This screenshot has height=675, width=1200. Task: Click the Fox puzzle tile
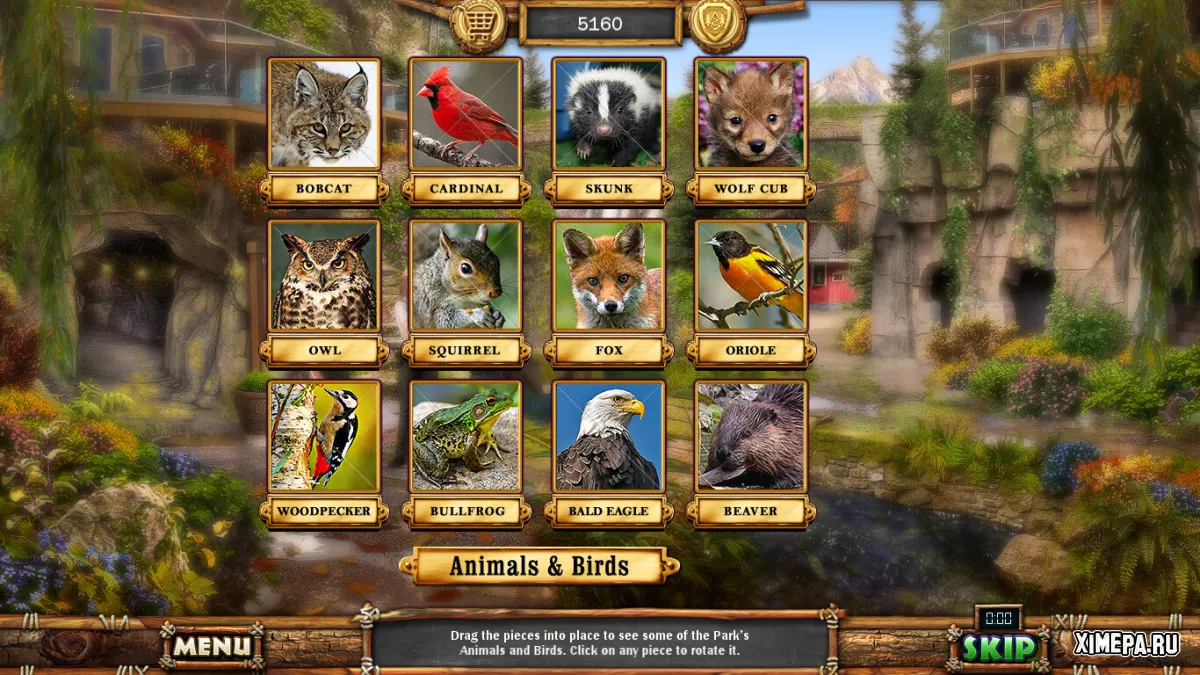tap(608, 276)
